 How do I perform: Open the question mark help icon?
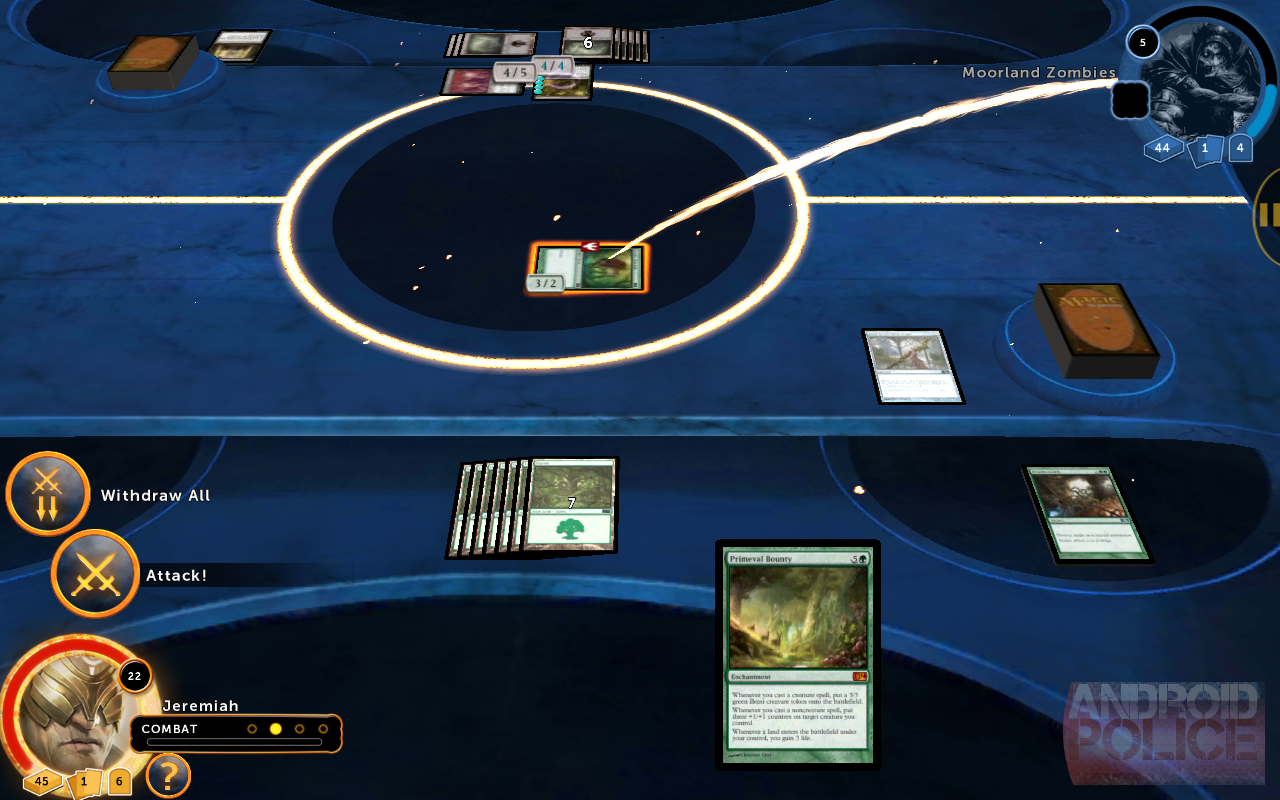pos(167,776)
